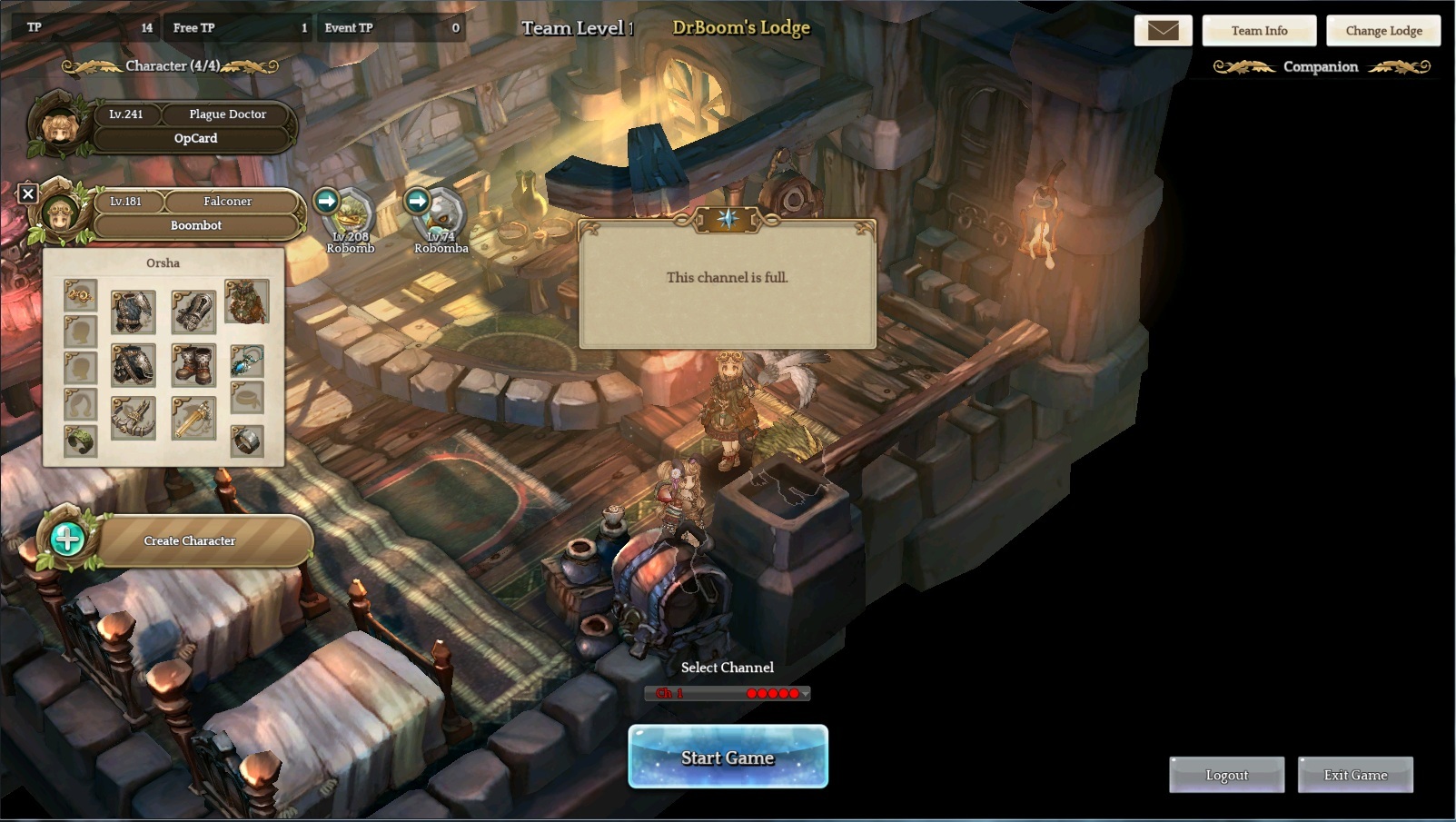Inspect the gloves equipment slot
This screenshot has height=822, width=1456.
coord(193,312)
